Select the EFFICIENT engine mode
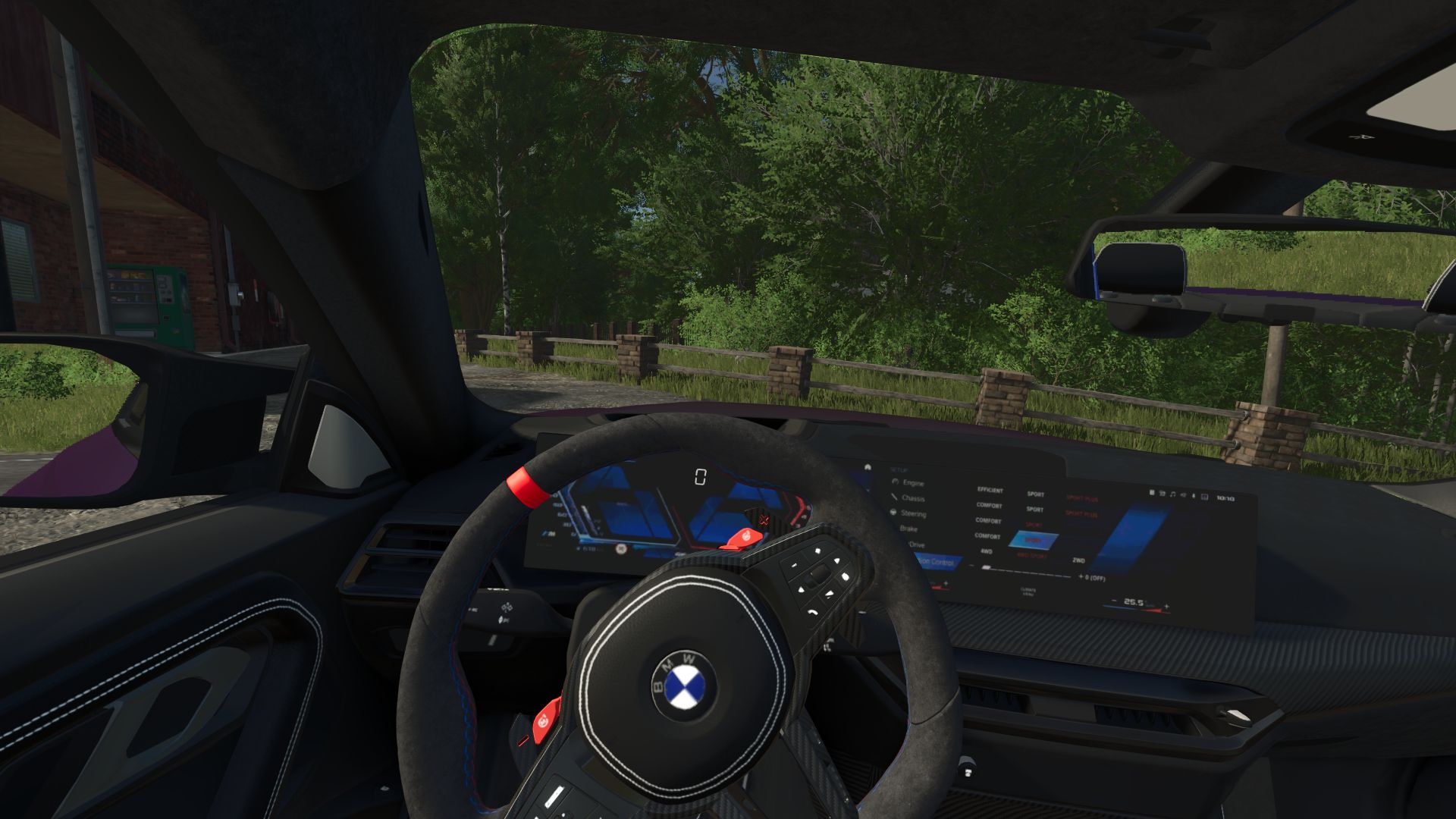This screenshot has height=819, width=1456. point(990,491)
